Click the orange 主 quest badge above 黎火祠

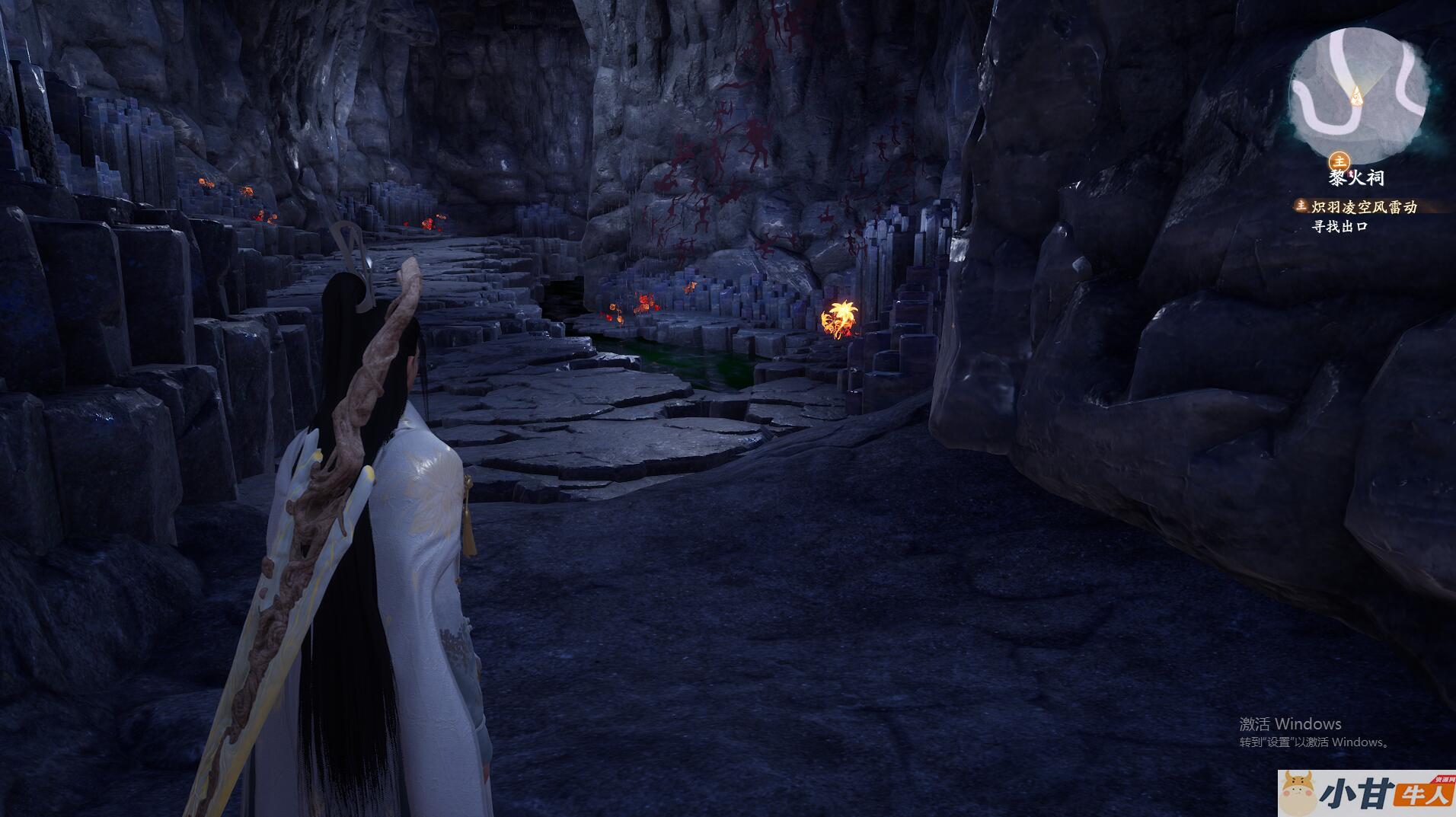point(1339,161)
